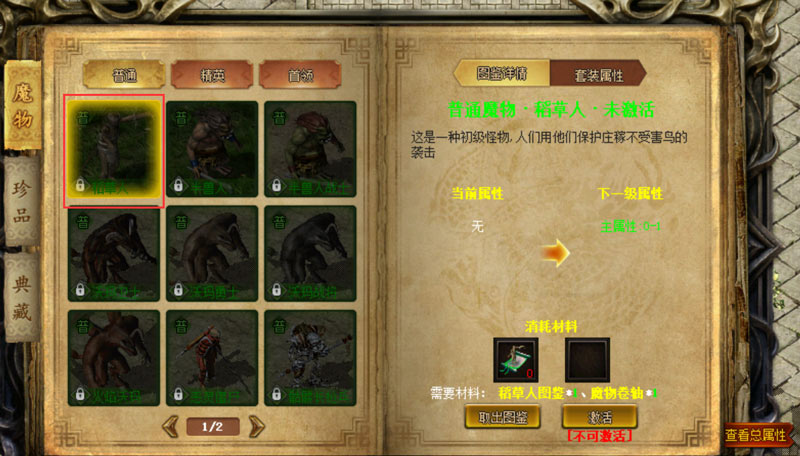Open the 珍品 side category
Viewport: 800px width, 456px height.
point(23,203)
